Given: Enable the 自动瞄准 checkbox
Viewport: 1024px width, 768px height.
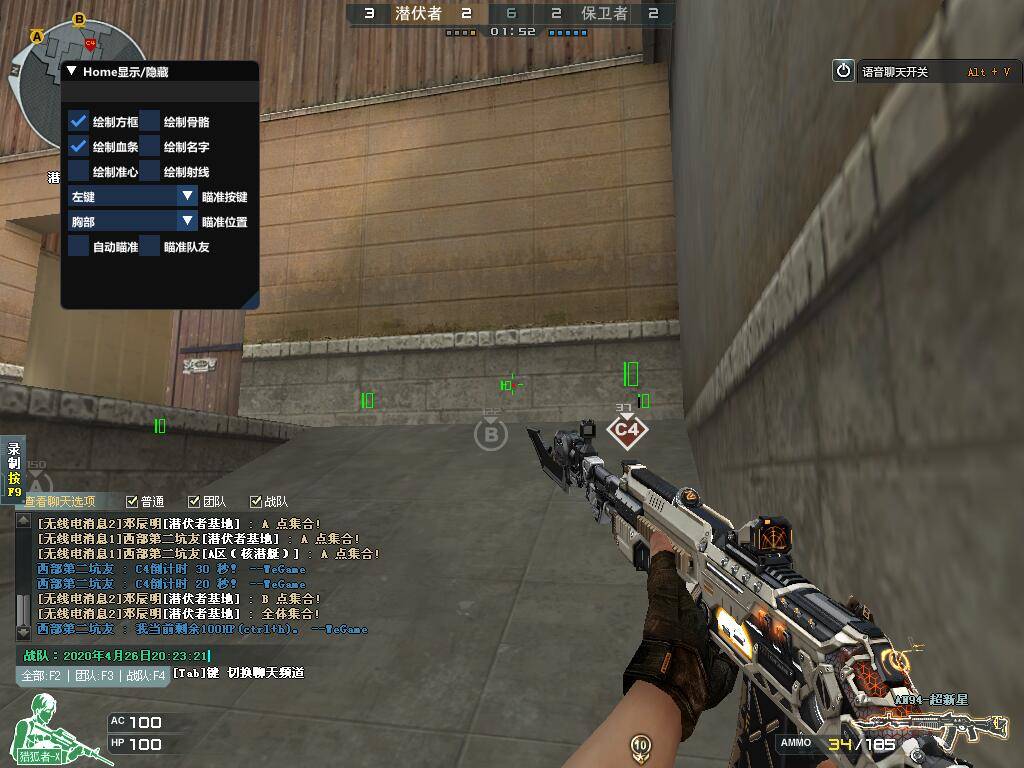Looking at the screenshot, I should tap(78, 246).
